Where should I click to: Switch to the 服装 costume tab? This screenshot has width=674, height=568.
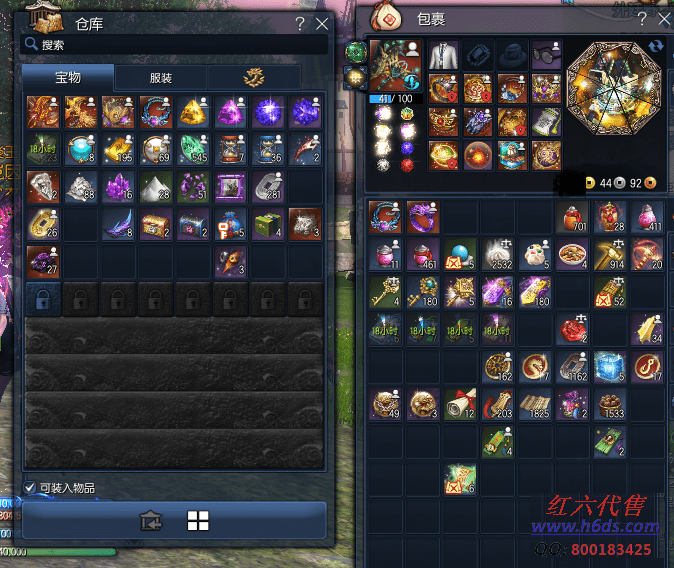(160, 77)
